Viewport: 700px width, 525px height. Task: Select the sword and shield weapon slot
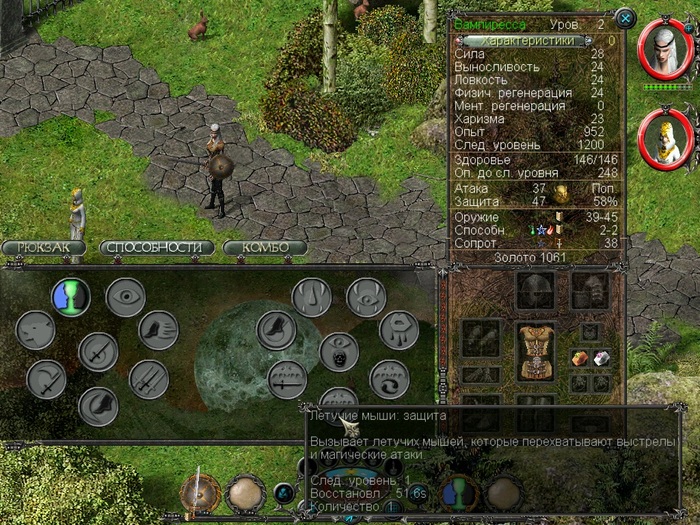click(x=199, y=493)
